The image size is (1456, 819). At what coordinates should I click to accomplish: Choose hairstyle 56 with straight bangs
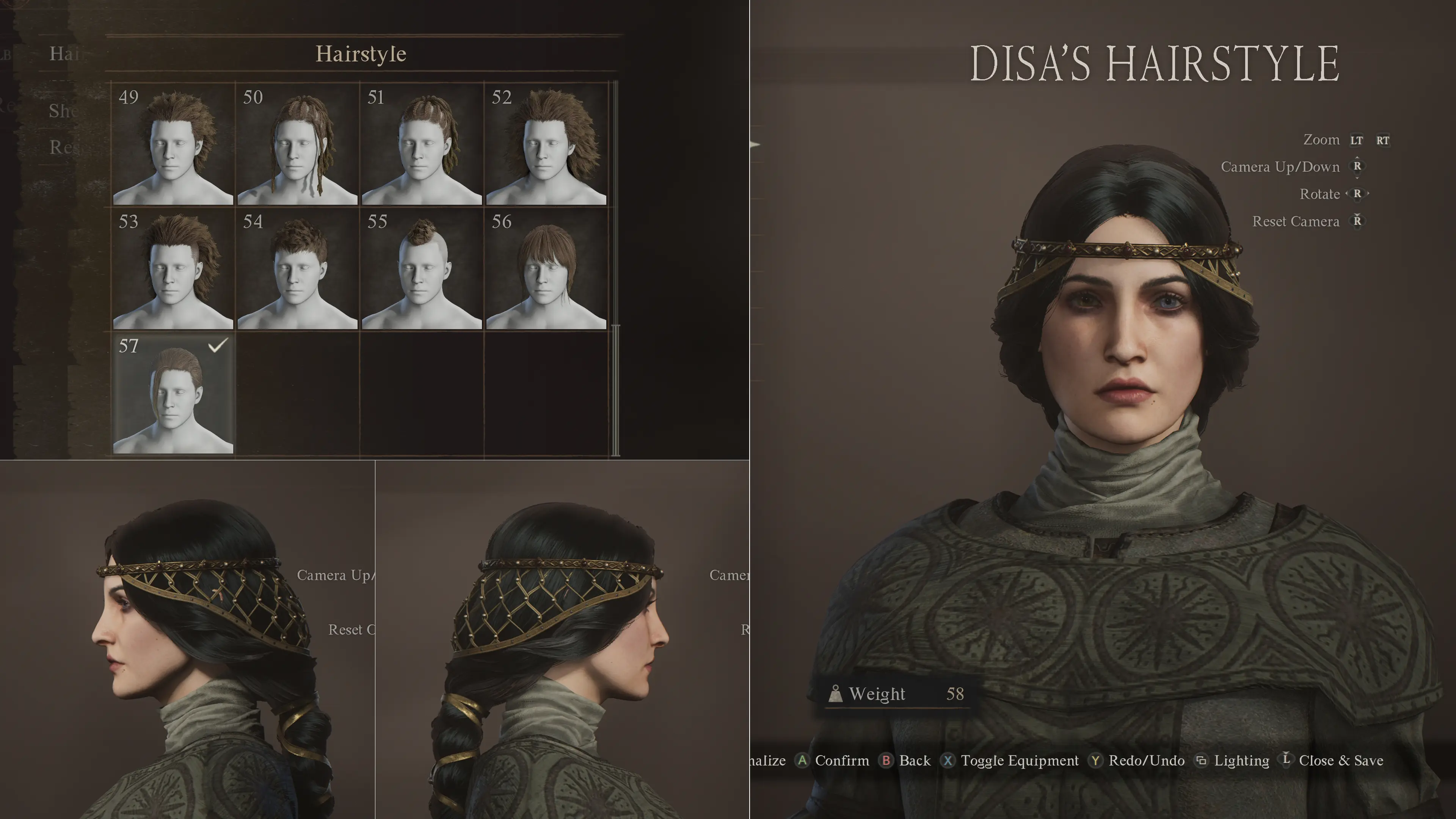(x=546, y=268)
